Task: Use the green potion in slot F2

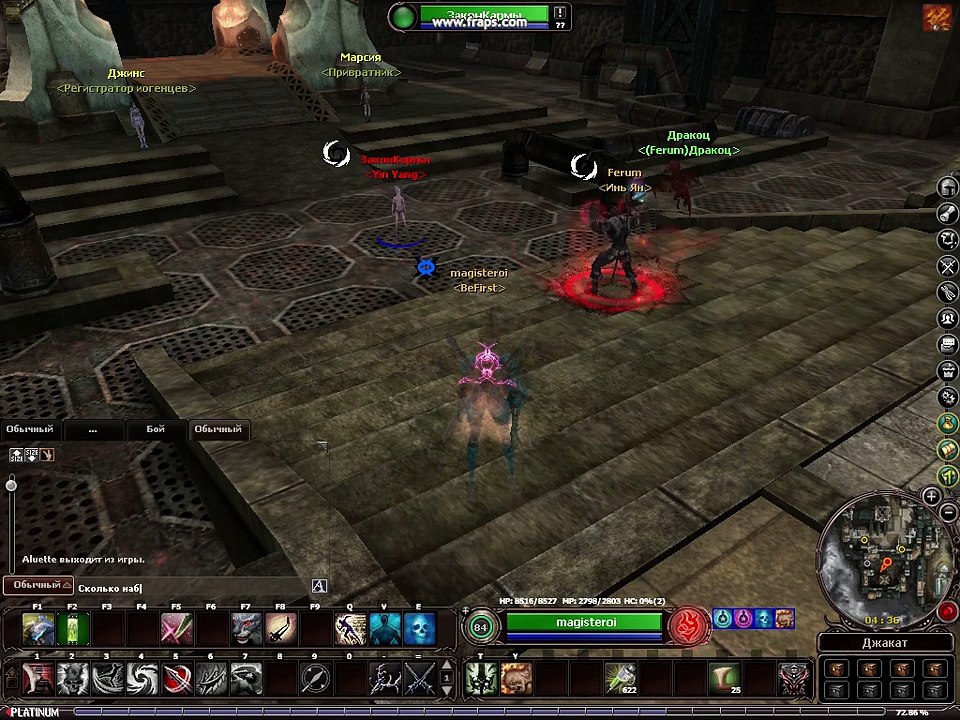Action: 72,628
